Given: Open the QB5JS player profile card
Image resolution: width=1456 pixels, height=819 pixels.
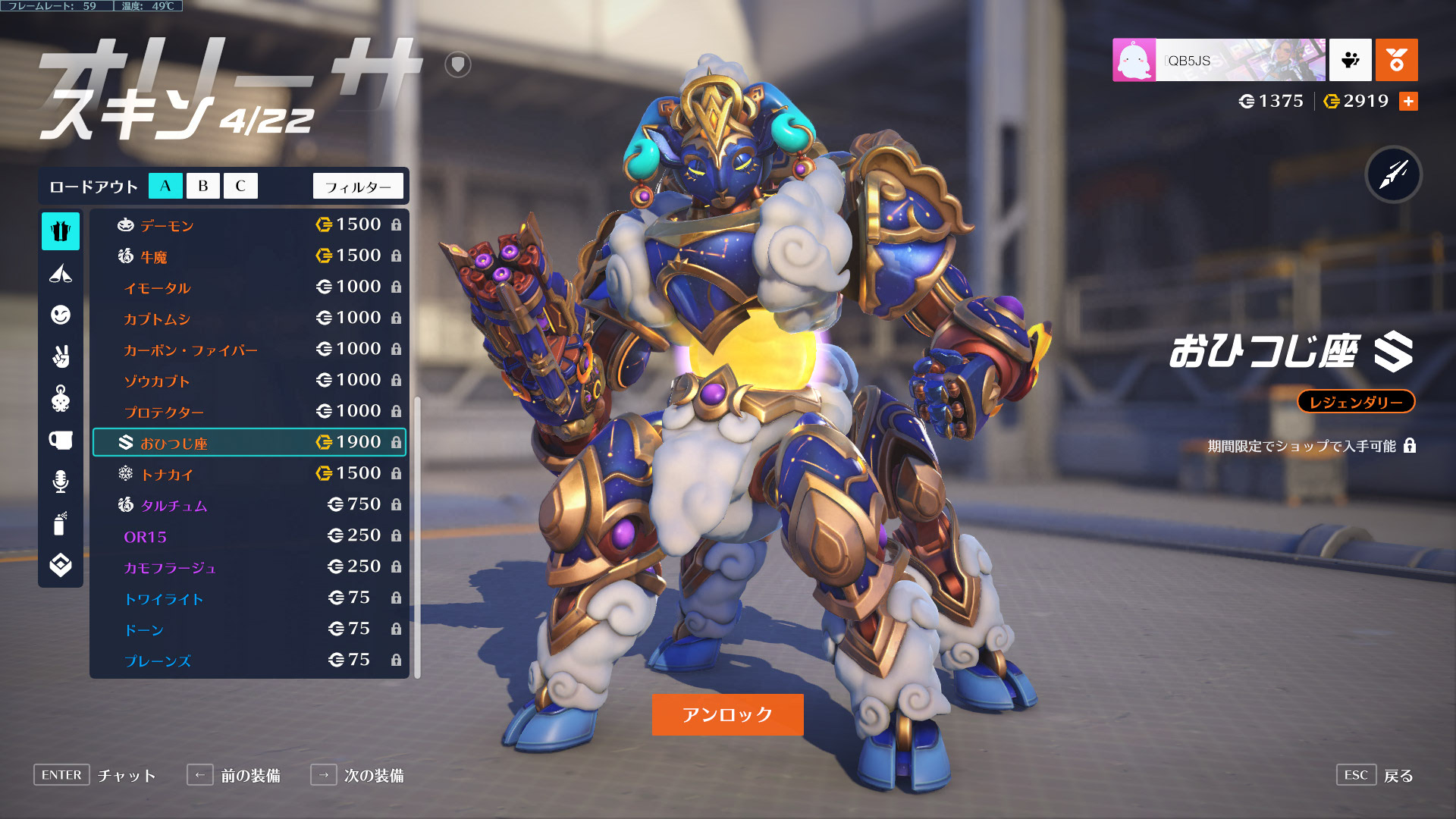Looking at the screenshot, I should click(1219, 60).
